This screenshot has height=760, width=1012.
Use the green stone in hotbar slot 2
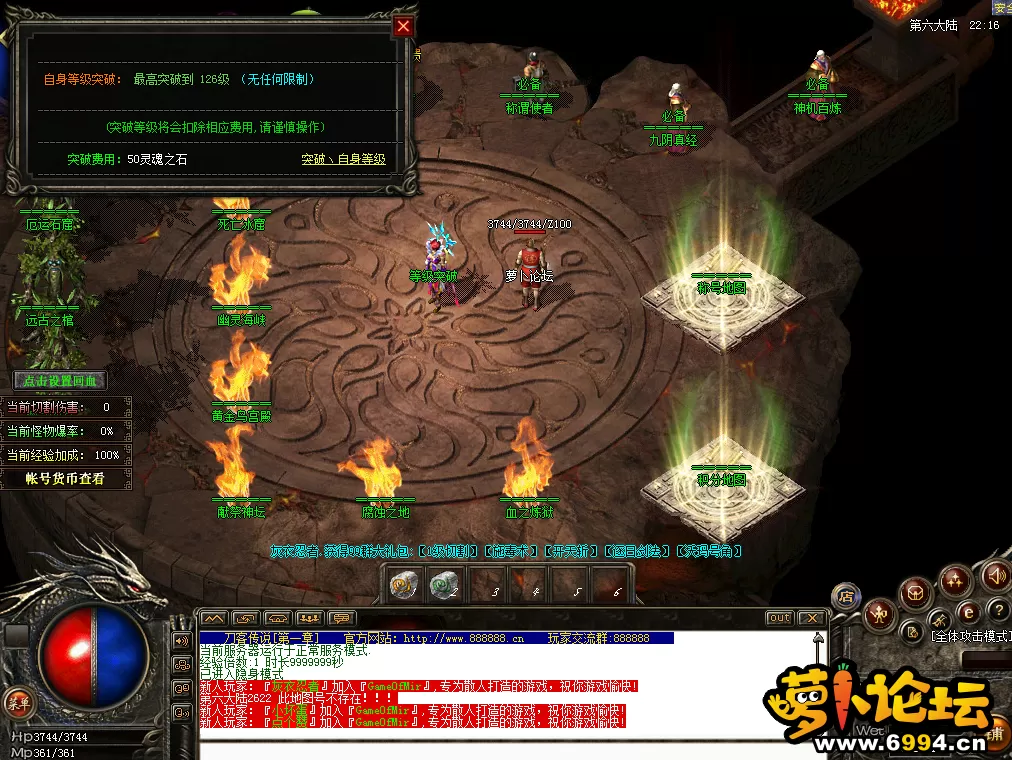pos(442,585)
